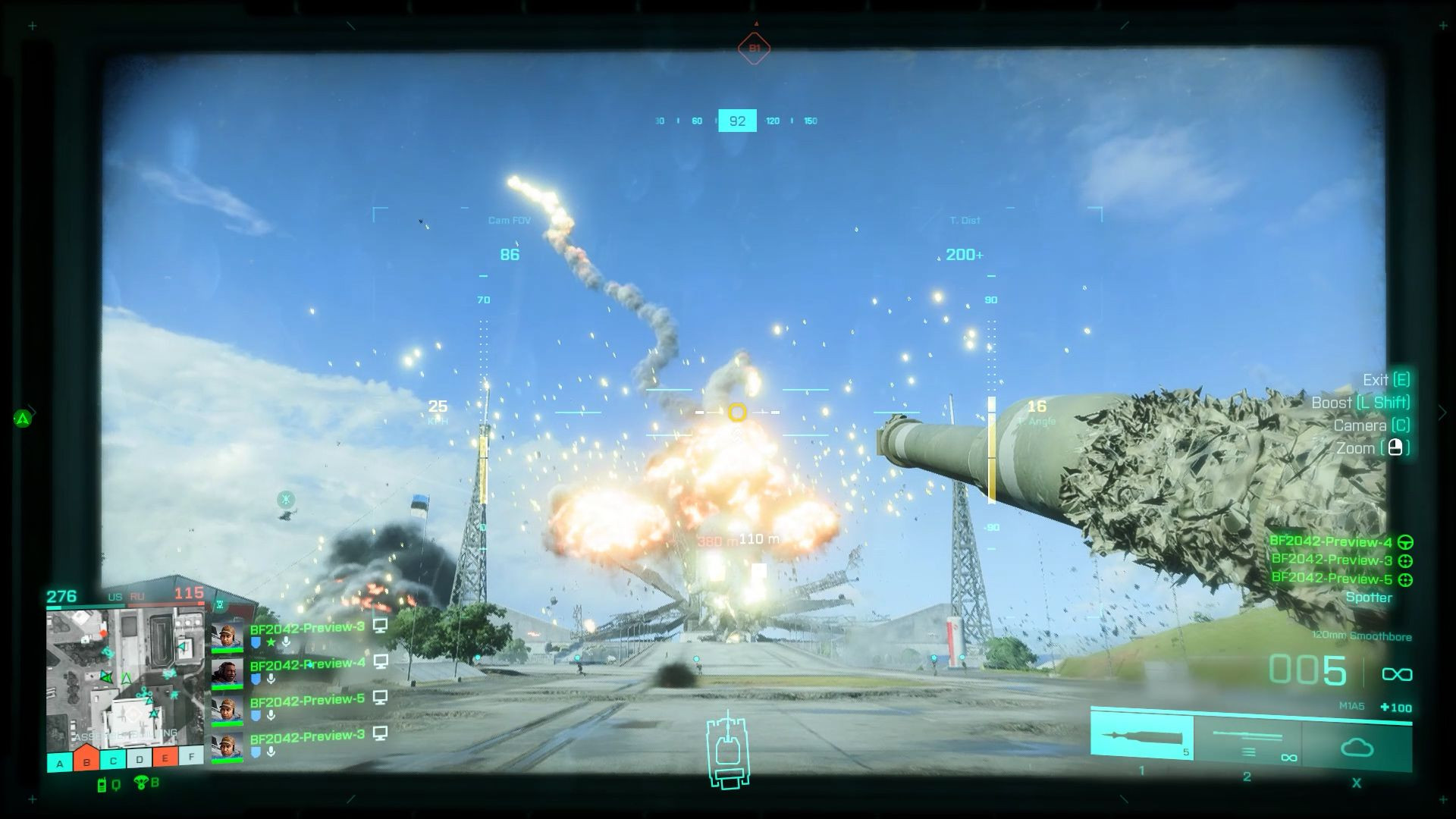Choose objective C flag tile
The image size is (1456, 819).
pyautogui.click(x=113, y=760)
